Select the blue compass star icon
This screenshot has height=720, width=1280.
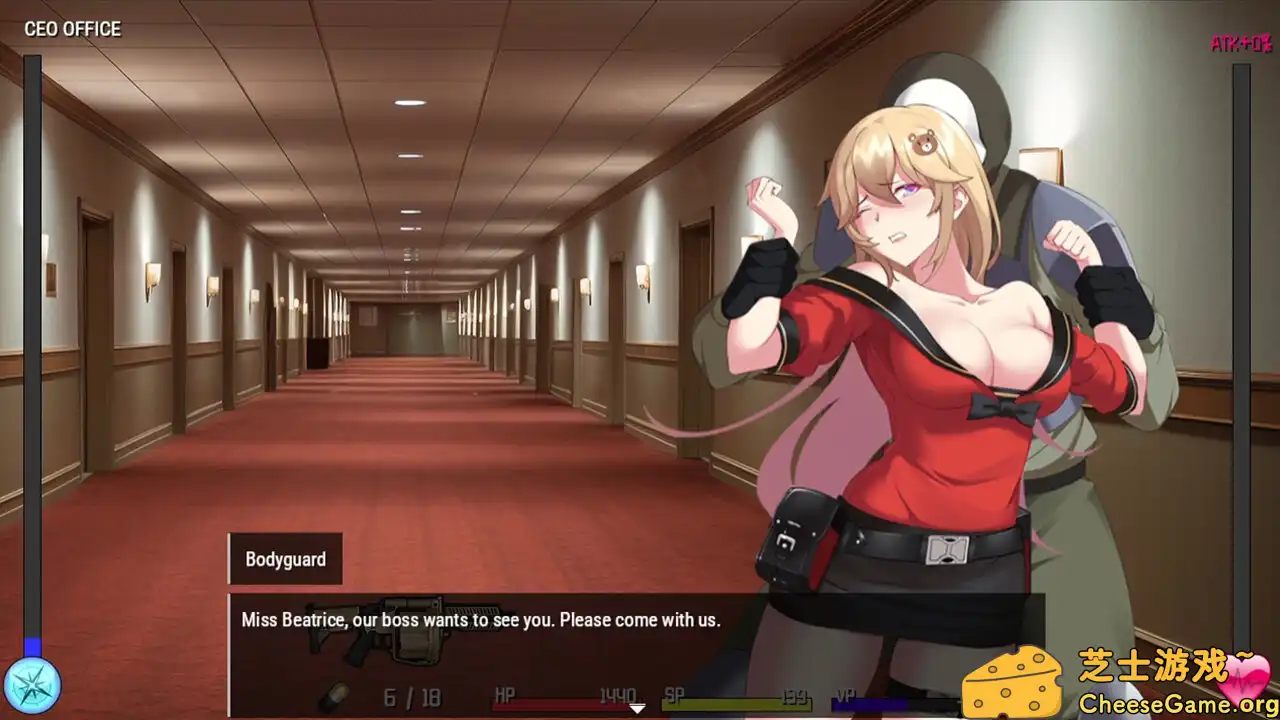coord(32,686)
